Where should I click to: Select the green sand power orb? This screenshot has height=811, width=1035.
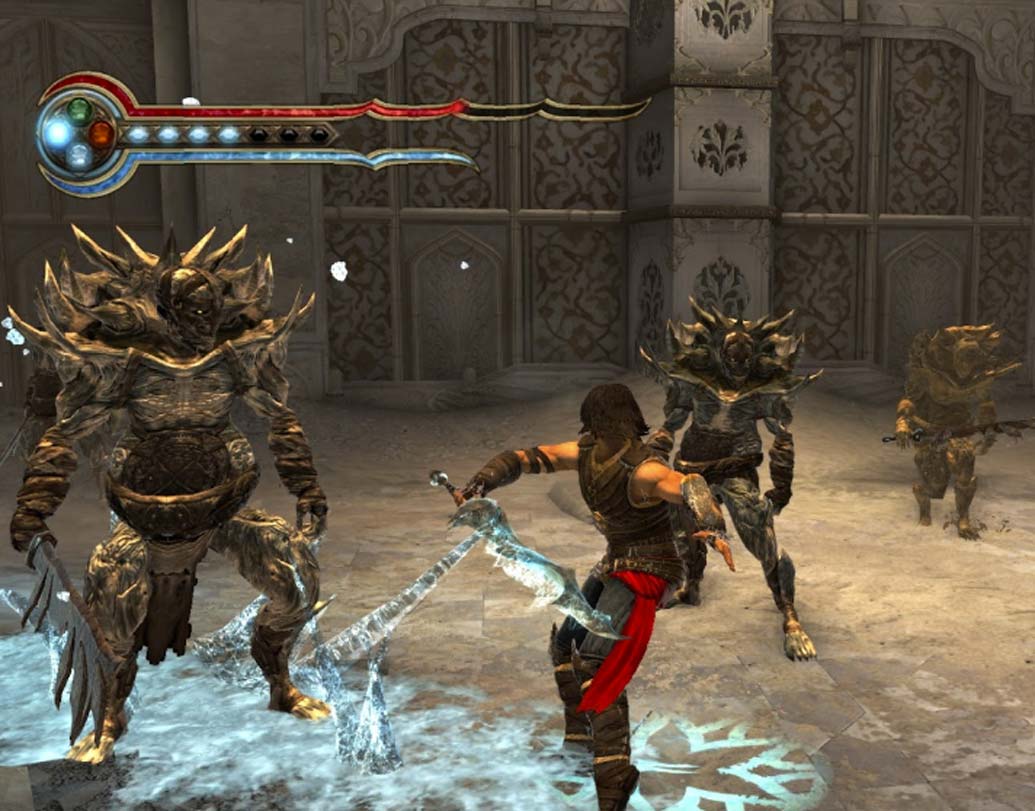pyautogui.click(x=80, y=110)
